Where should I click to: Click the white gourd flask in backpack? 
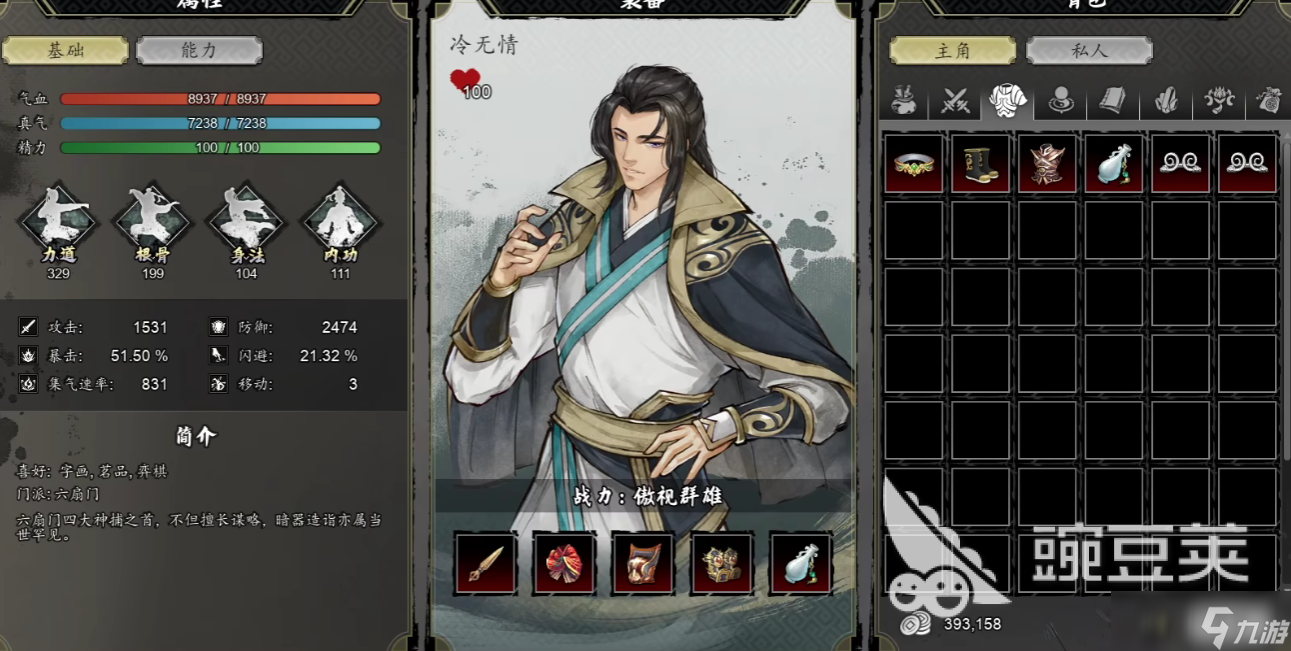1114,163
